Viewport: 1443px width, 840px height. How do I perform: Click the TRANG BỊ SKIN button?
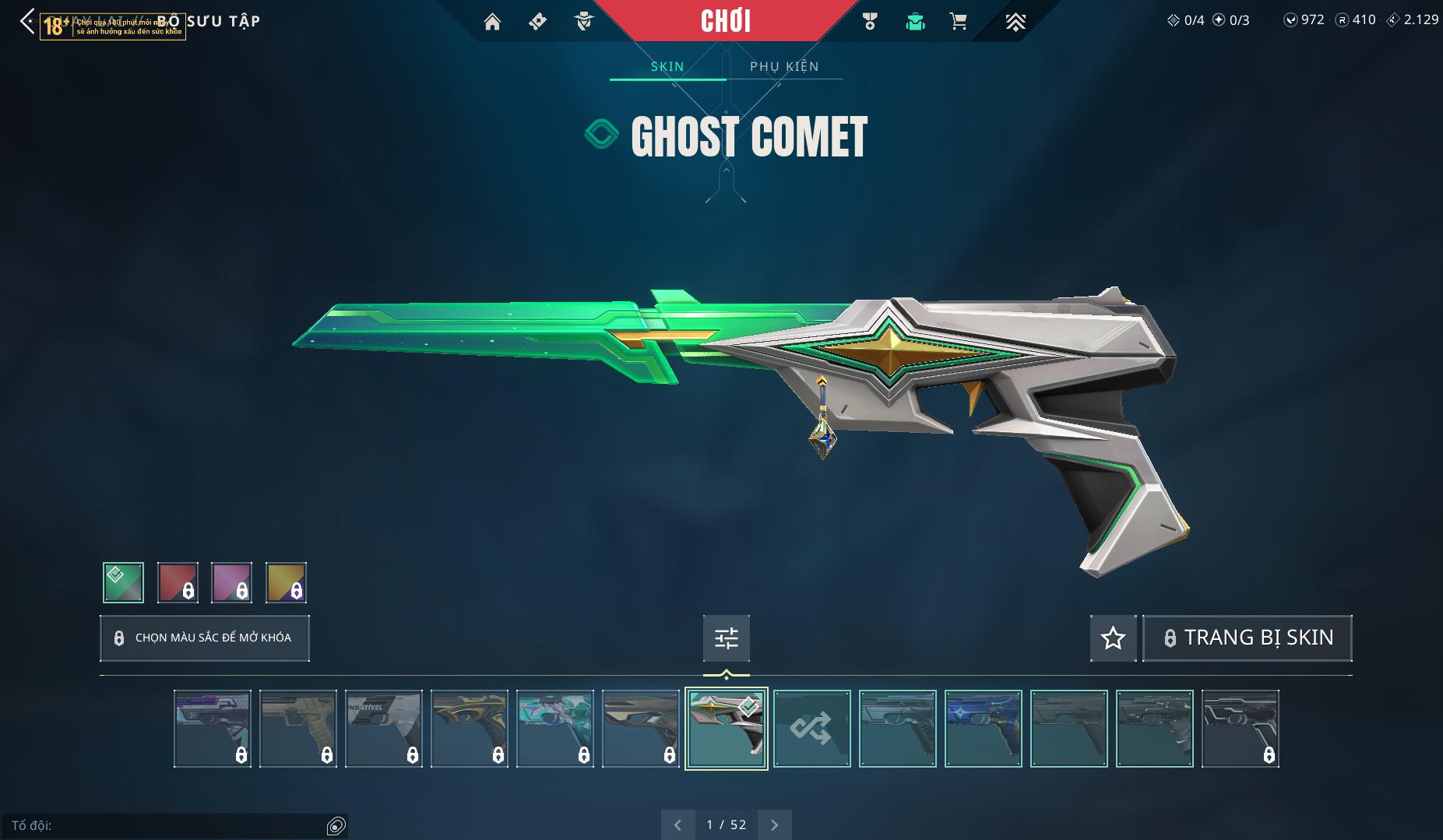pyautogui.click(x=1247, y=638)
